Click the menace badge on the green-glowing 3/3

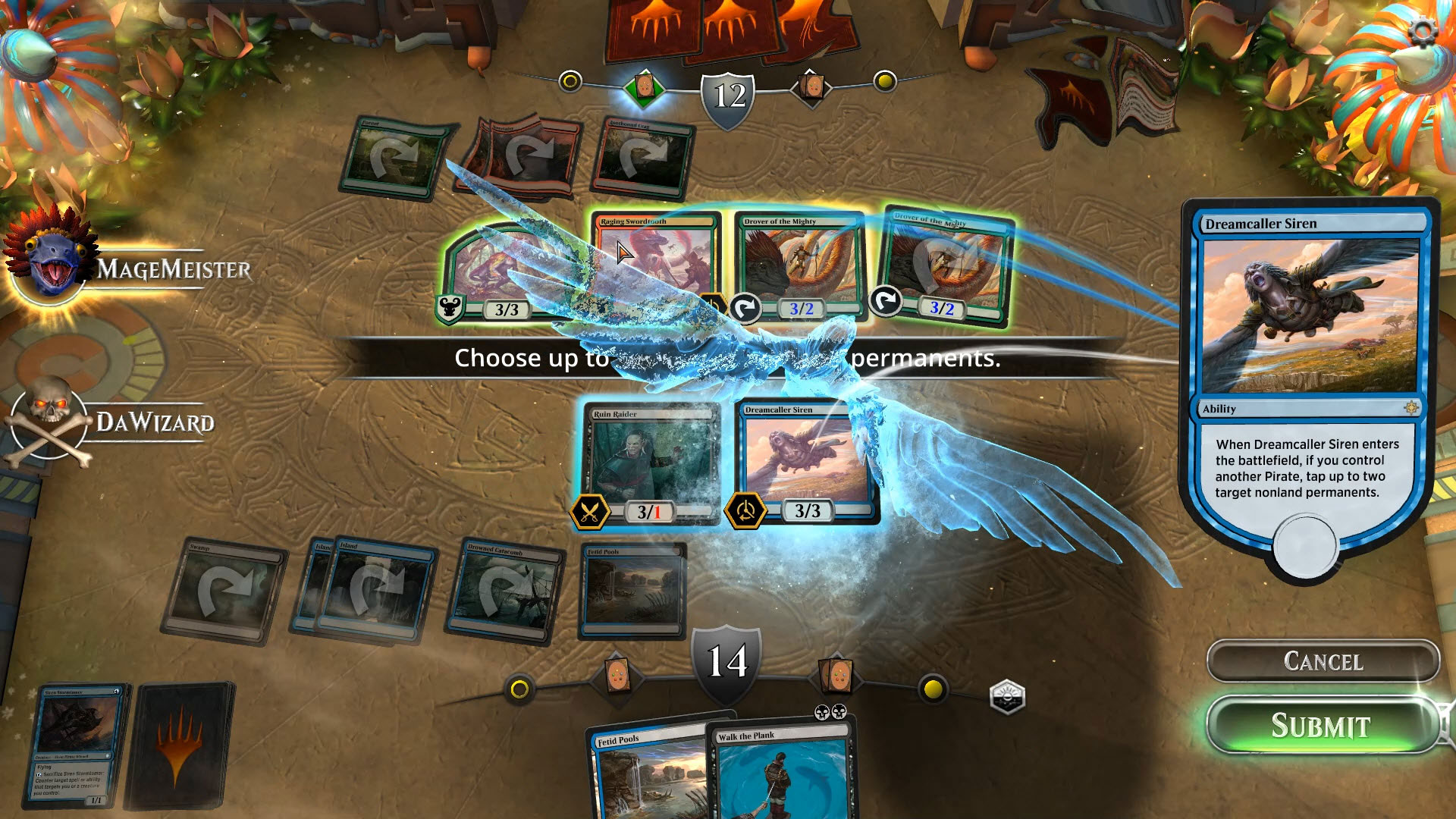[x=448, y=306]
